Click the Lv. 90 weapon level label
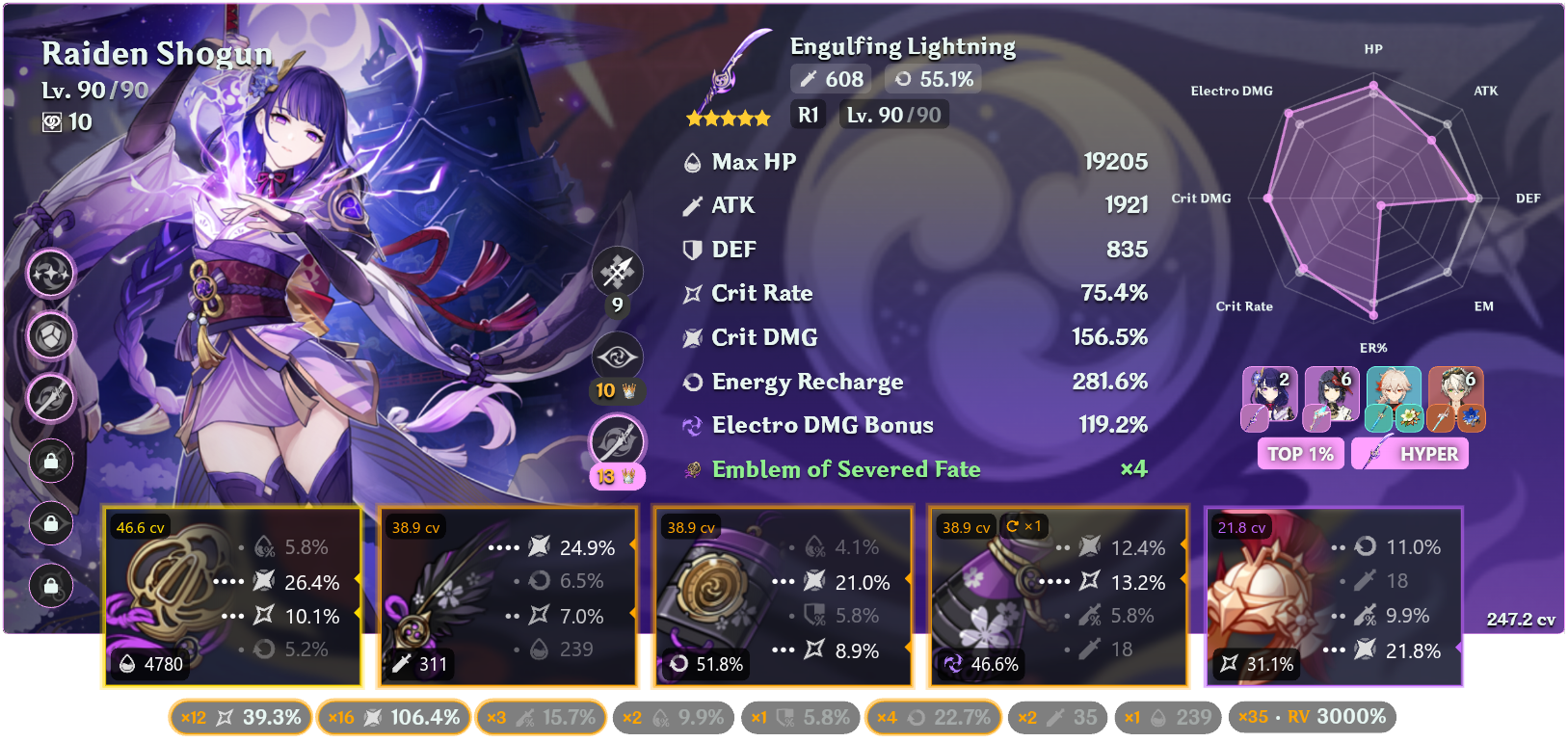 (892, 114)
